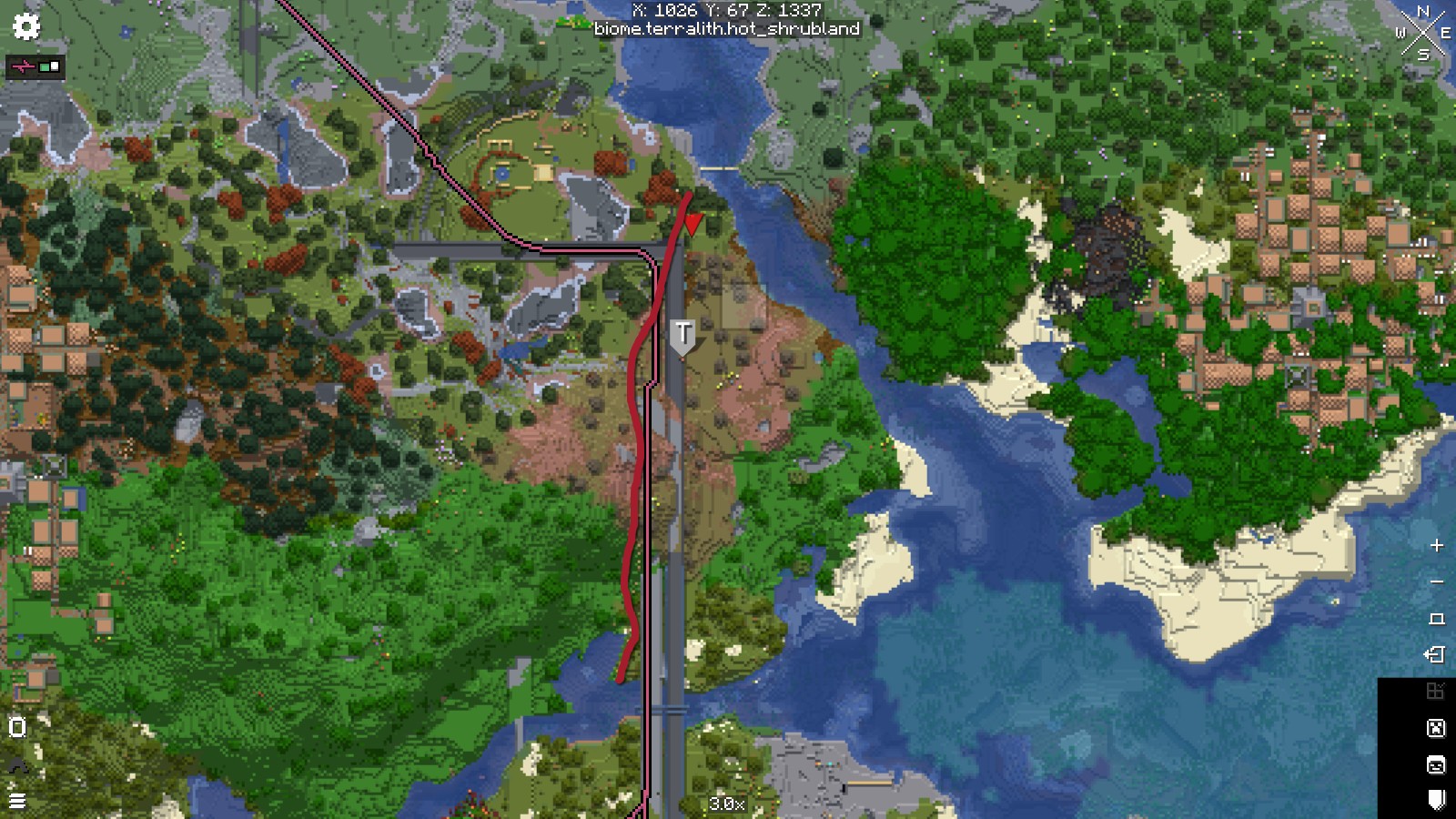Zoom in with the plus button
This screenshot has height=819, width=1456.
pyautogui.click(x=1437, y=546)
